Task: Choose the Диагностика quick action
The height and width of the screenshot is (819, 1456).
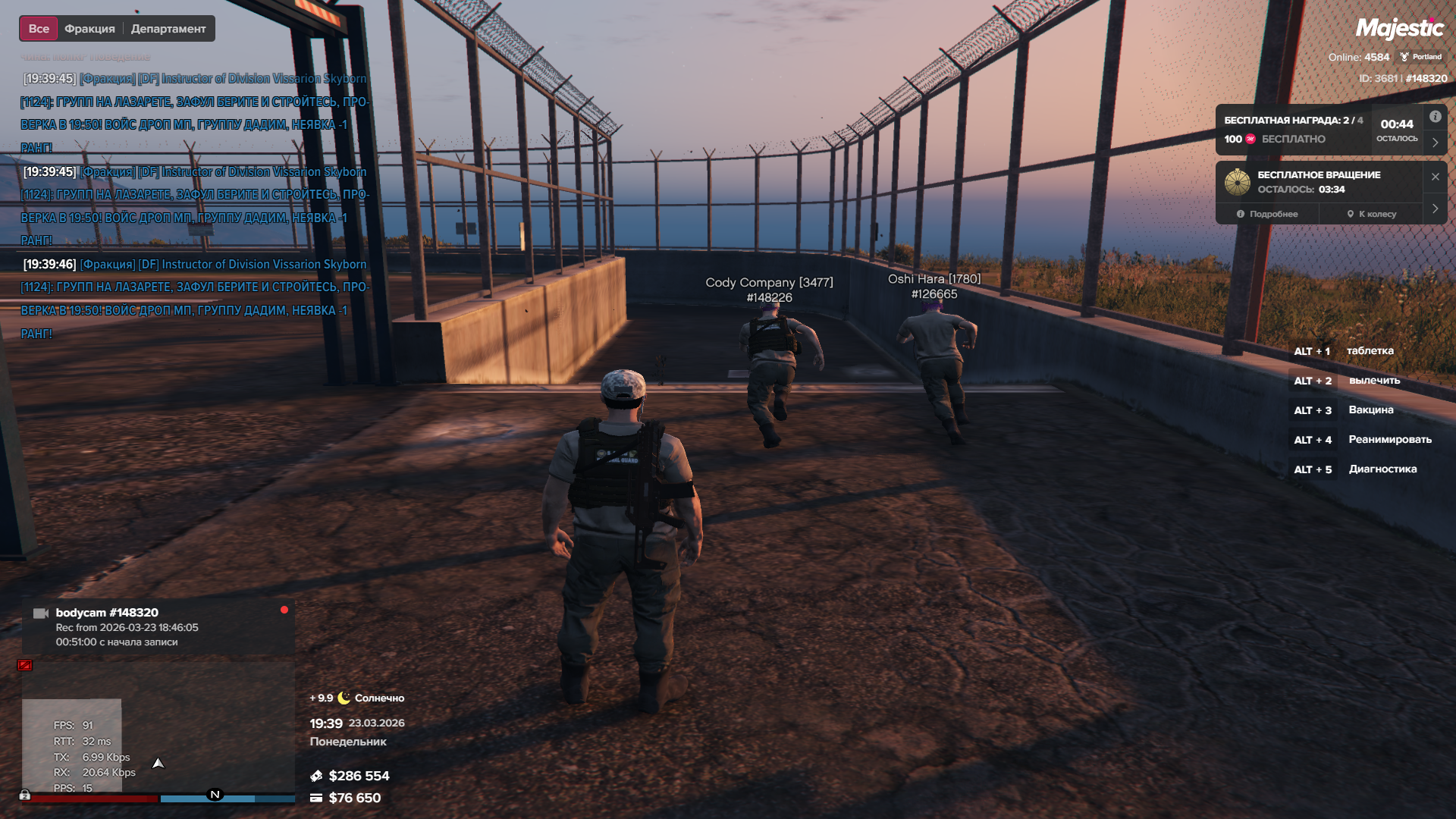Action: click(1382, 469)
